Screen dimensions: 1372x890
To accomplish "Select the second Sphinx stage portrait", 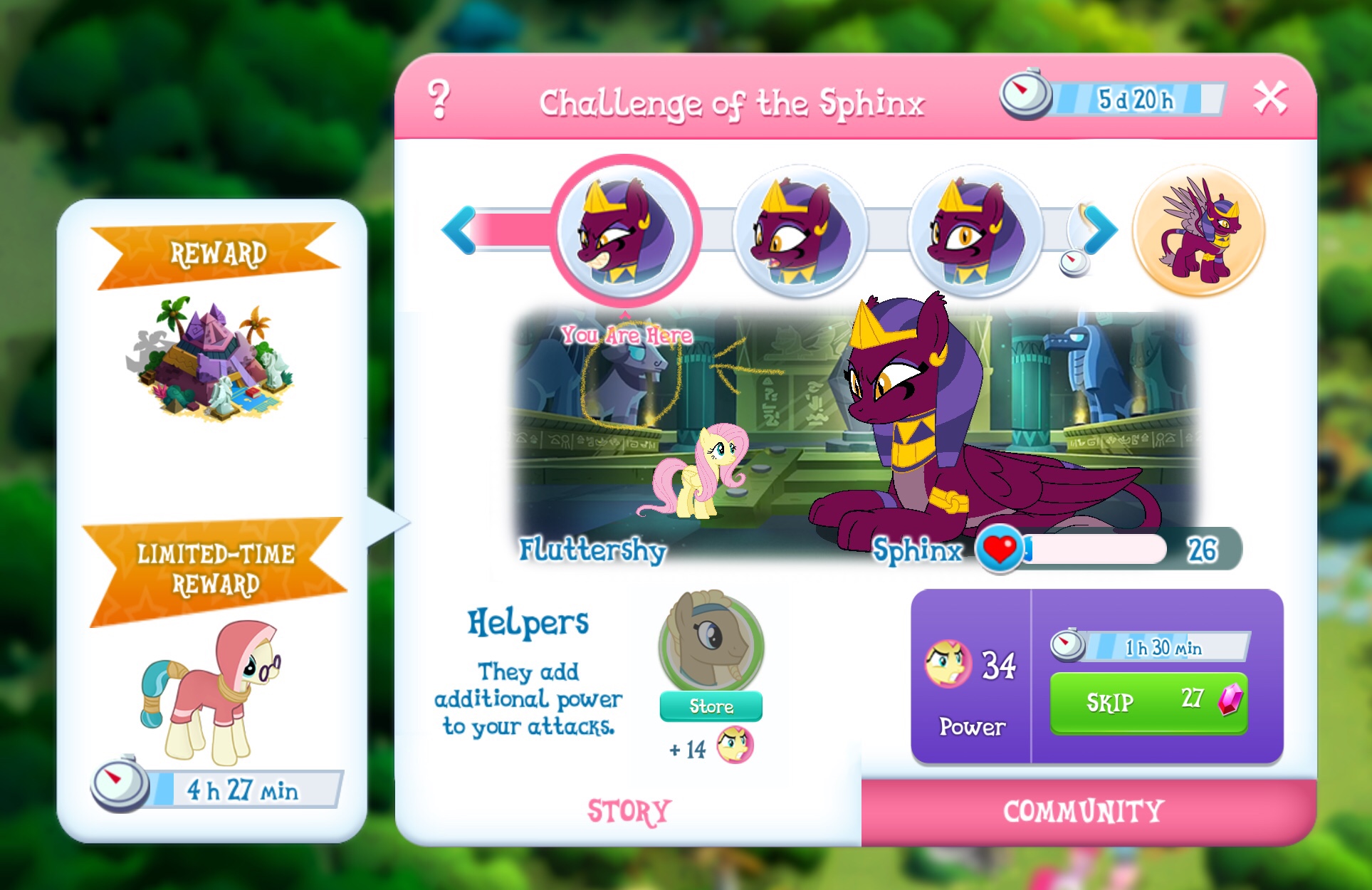I will pos(800,229).
